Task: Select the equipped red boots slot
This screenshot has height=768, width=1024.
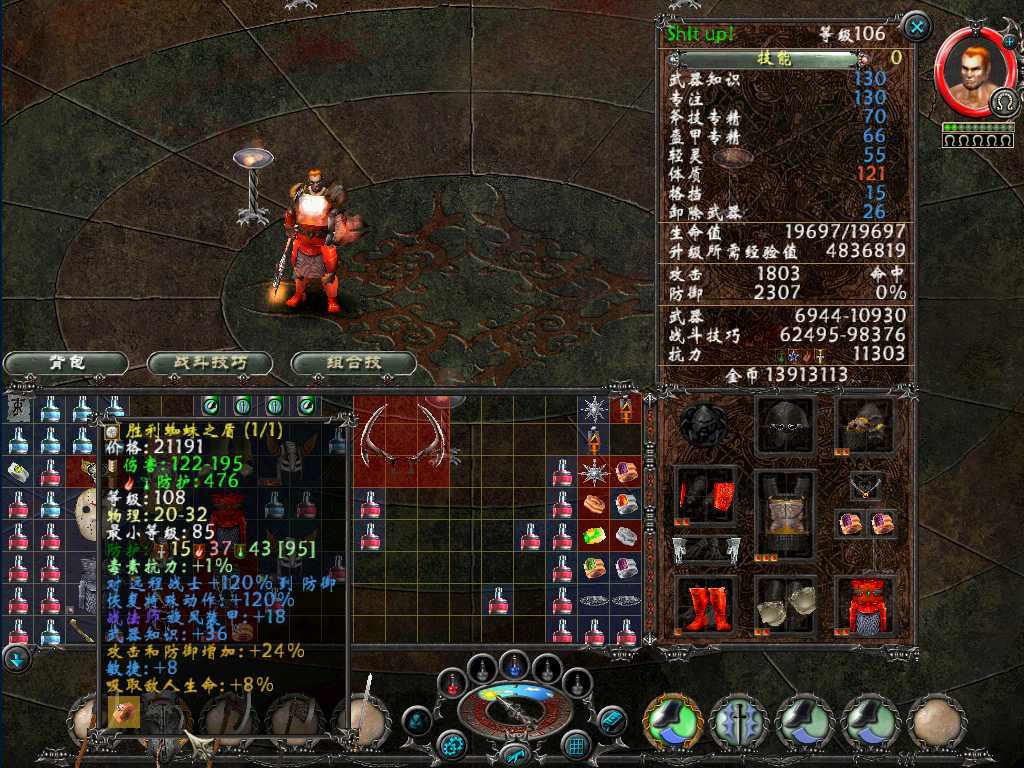Action: click(707, 605)
